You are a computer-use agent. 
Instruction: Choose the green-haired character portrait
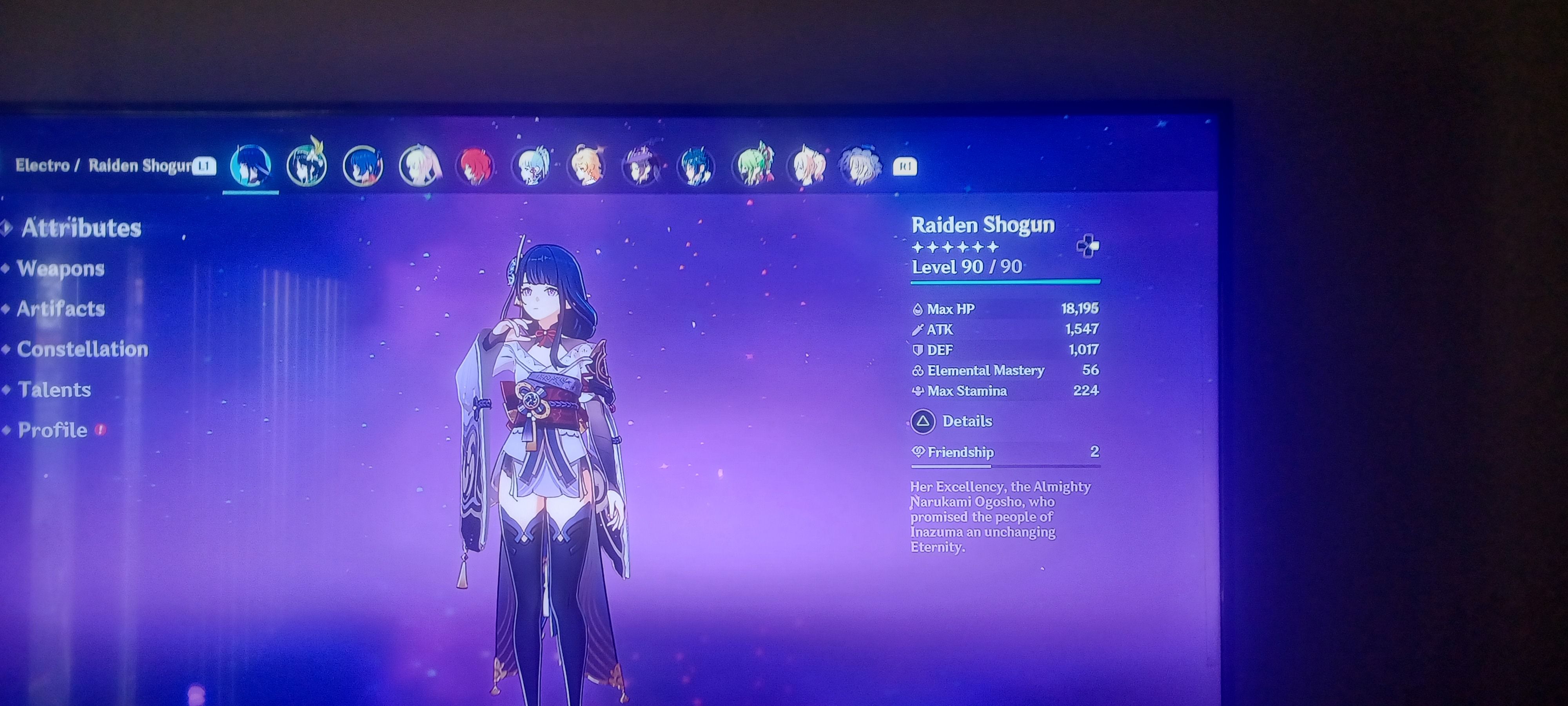(x=753, y=164)
